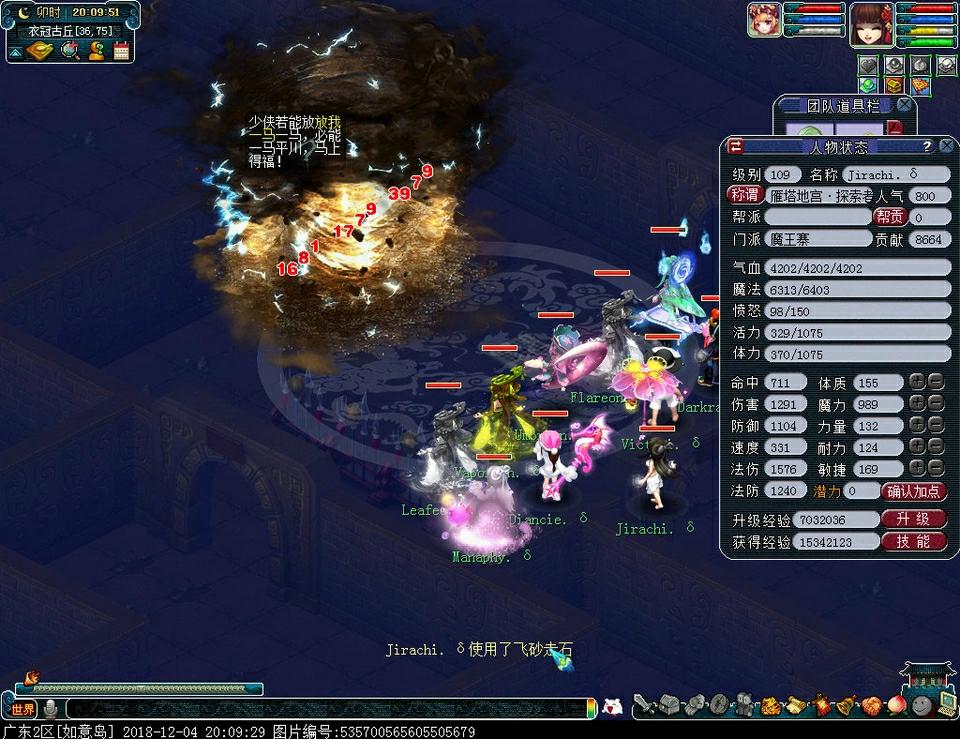Select the dark-haired character portrait
The image size is (960, 739).
point(871,22)
